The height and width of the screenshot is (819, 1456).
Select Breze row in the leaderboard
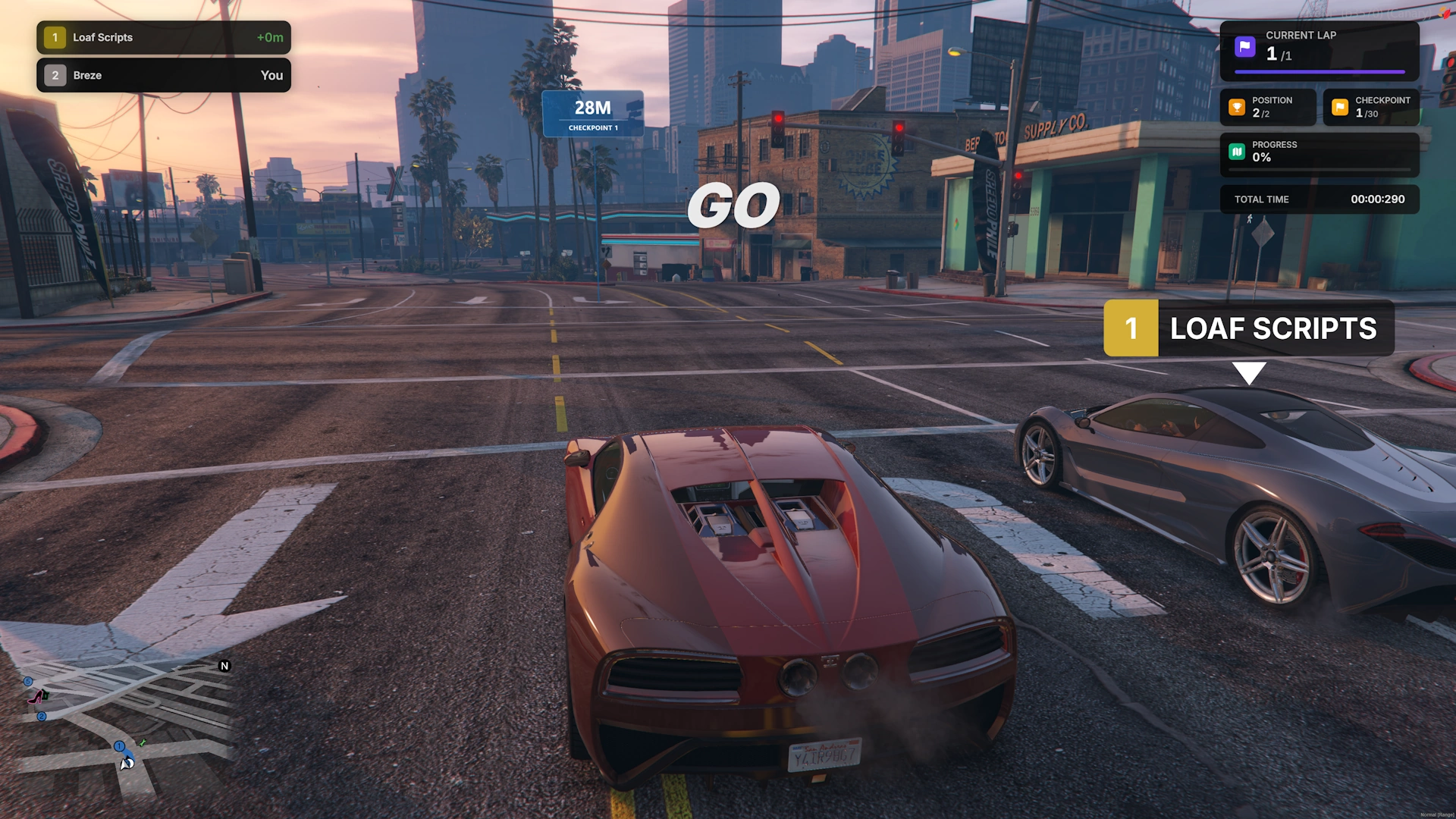pyautogui.click(x=163, y=75)
